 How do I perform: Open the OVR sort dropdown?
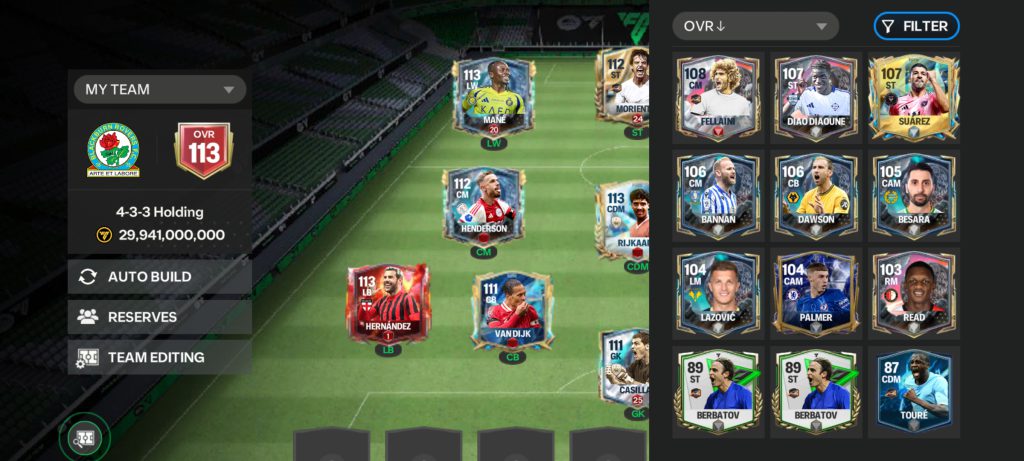755,26
